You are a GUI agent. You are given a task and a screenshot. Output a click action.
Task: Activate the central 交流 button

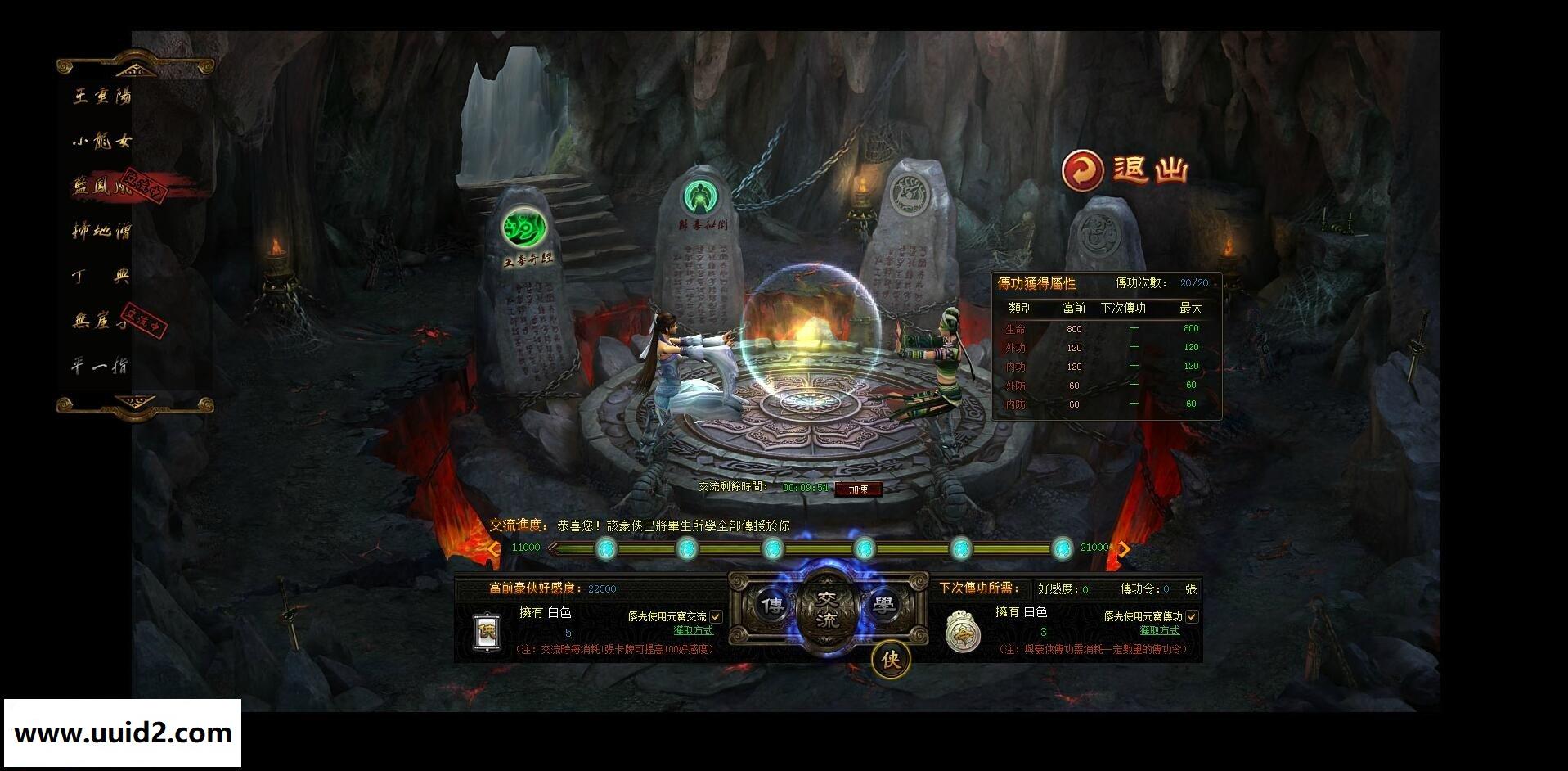click(828, 611)
